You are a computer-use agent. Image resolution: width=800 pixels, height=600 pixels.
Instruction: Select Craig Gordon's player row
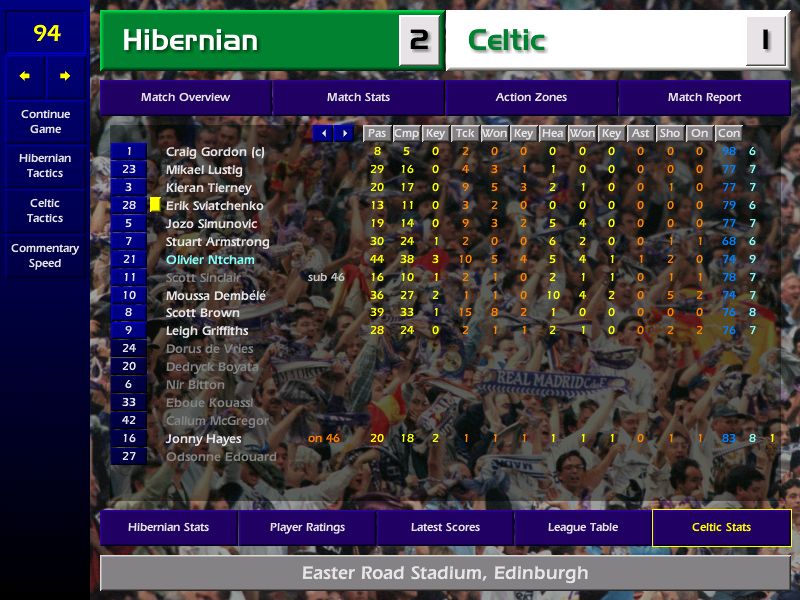tap(214, 152)
